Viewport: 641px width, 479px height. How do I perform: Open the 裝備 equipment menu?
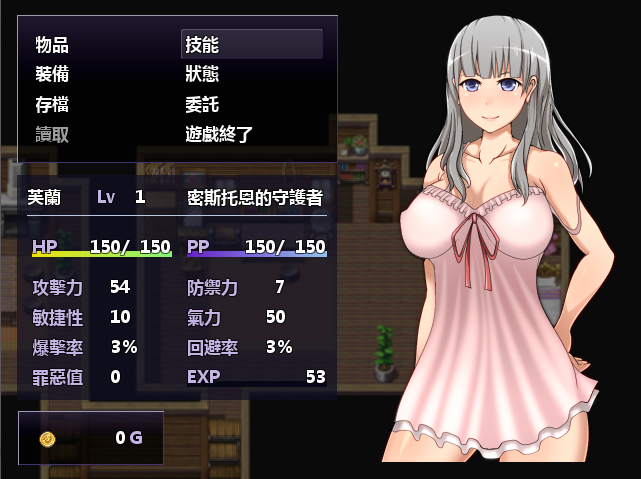coord(52,75)
